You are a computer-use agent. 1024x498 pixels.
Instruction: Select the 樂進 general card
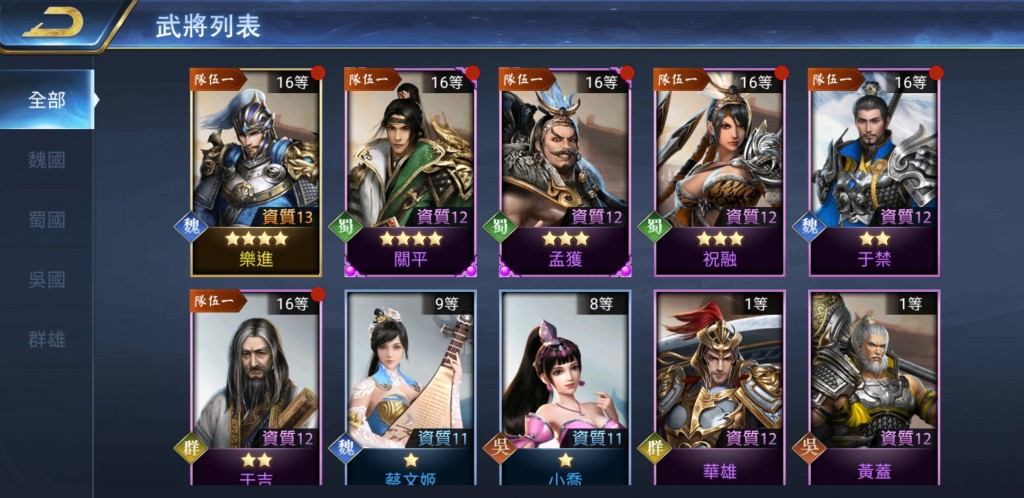(256, 171)
